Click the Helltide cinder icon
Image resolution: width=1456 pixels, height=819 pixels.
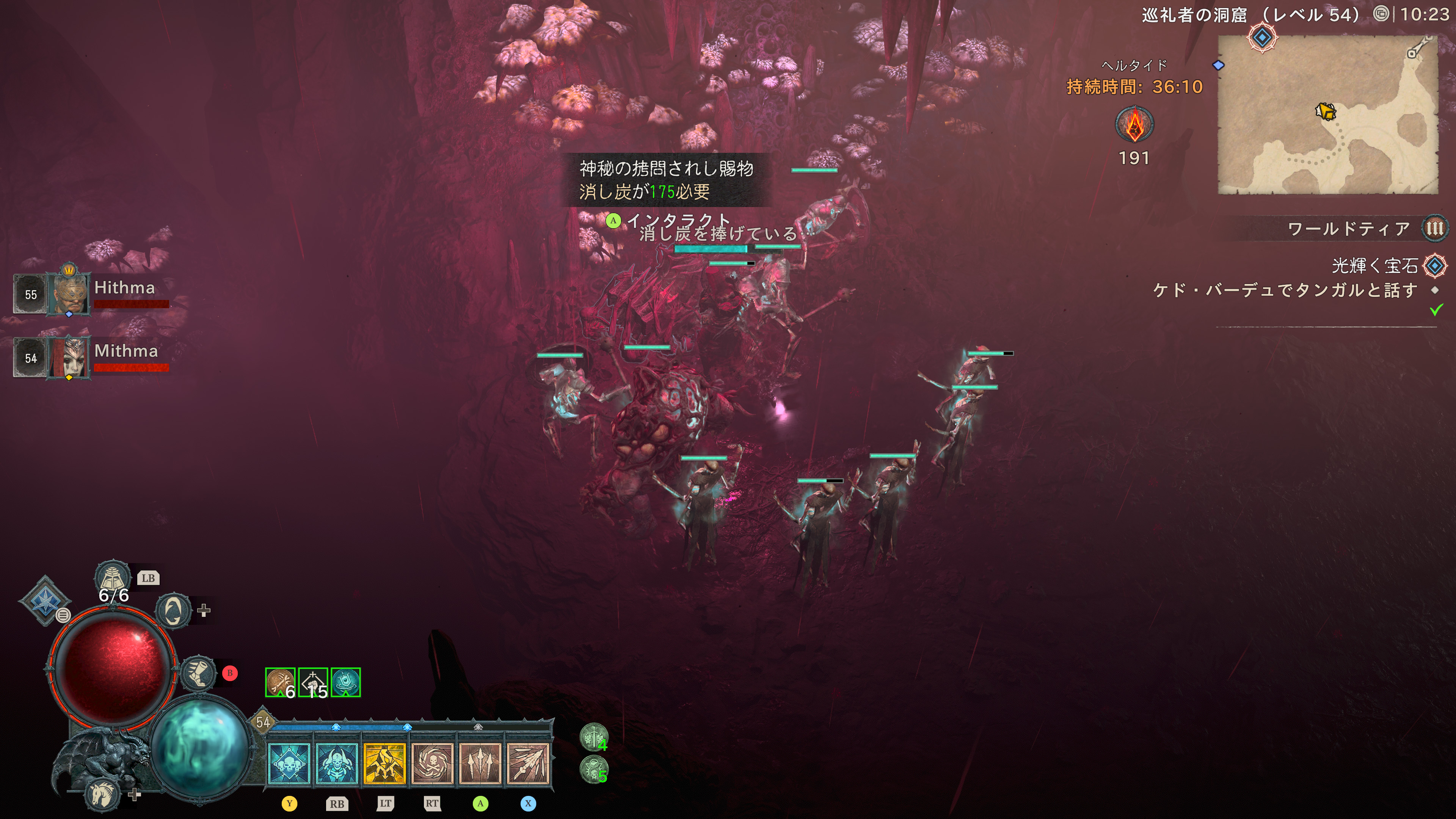point(1134,125)
